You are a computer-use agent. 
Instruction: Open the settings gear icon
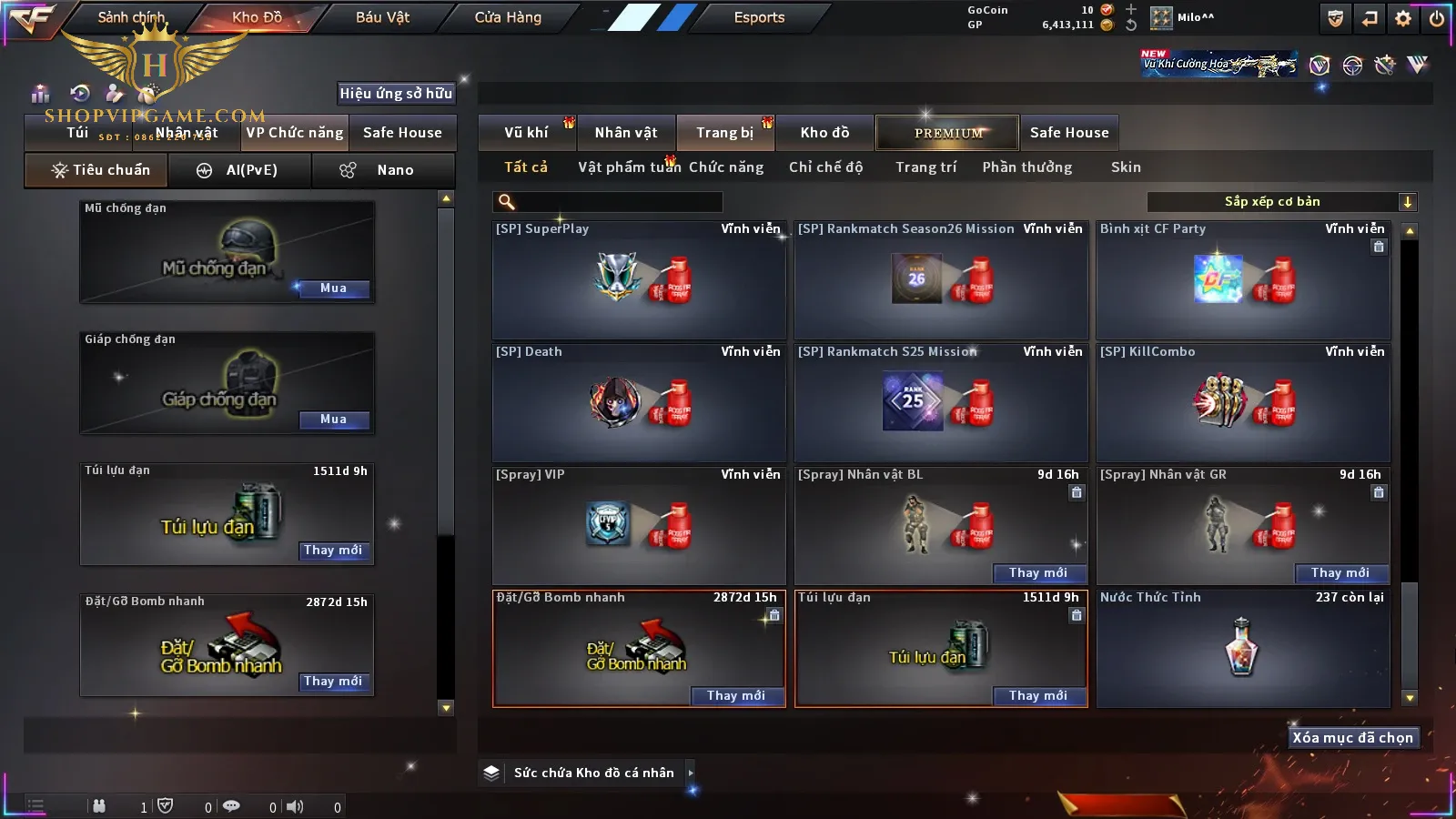point(1403,18)
